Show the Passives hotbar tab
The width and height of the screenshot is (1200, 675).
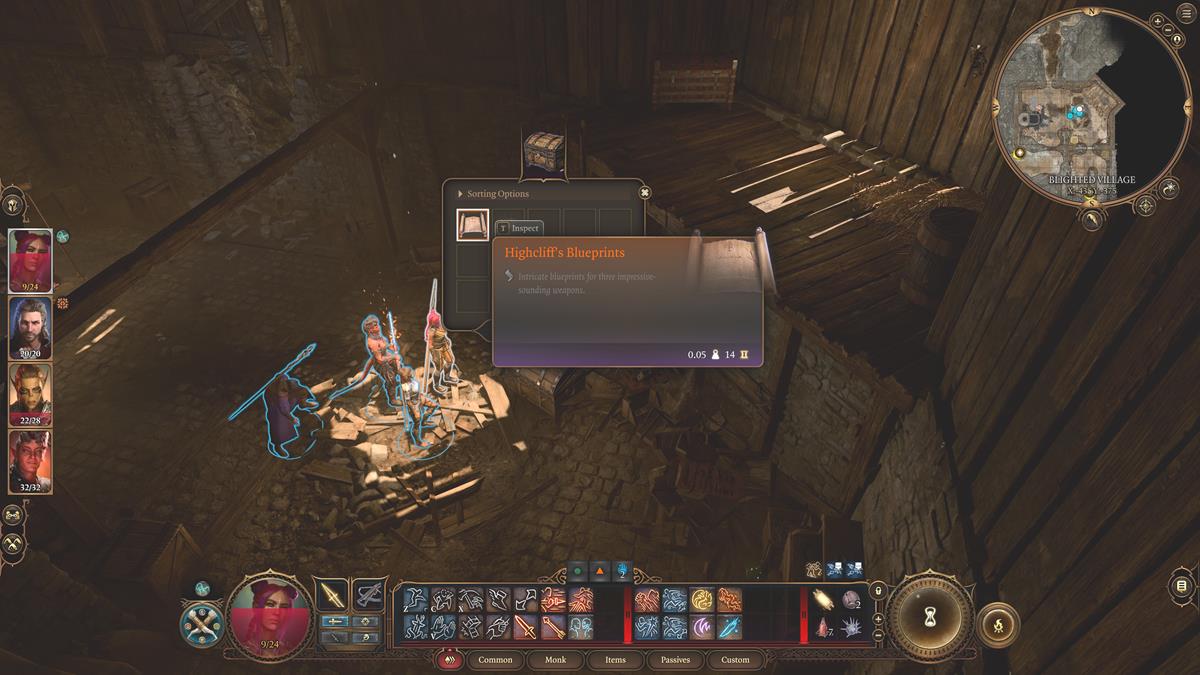[x=675, y=660]
